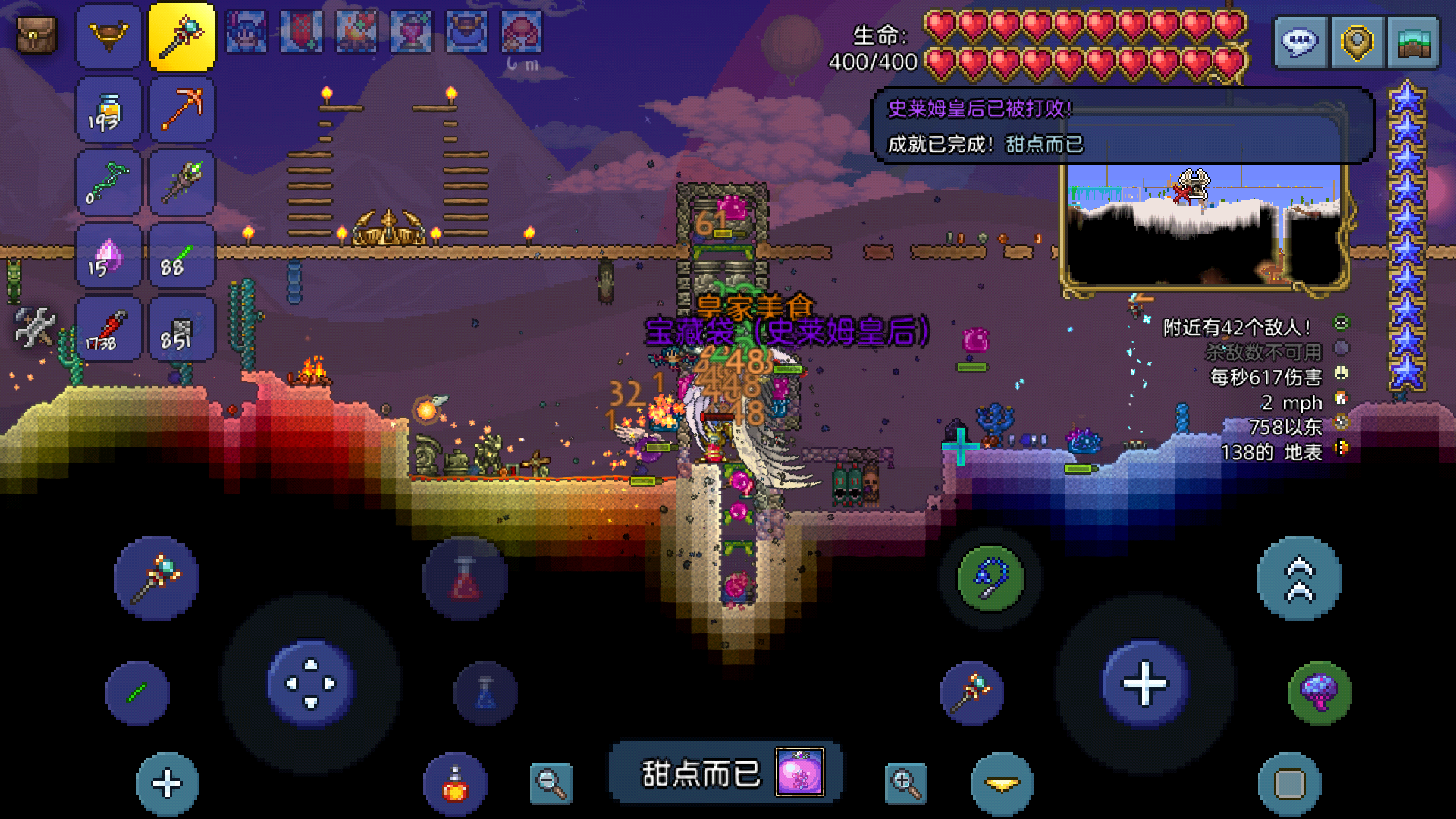Zoom in with the plus magnifier

[x=905, y=783]
